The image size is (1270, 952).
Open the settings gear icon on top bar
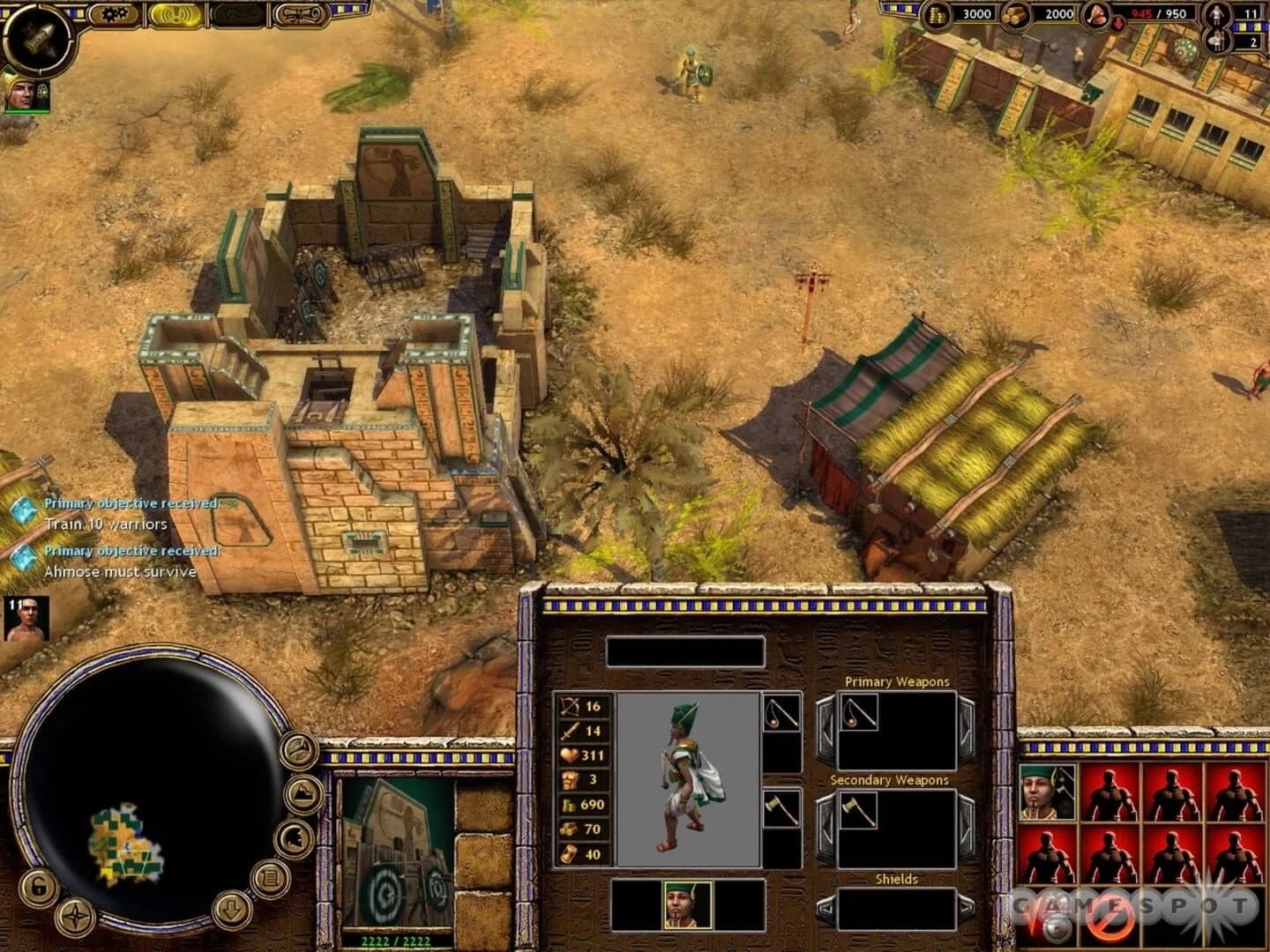[x=114, y=13]
